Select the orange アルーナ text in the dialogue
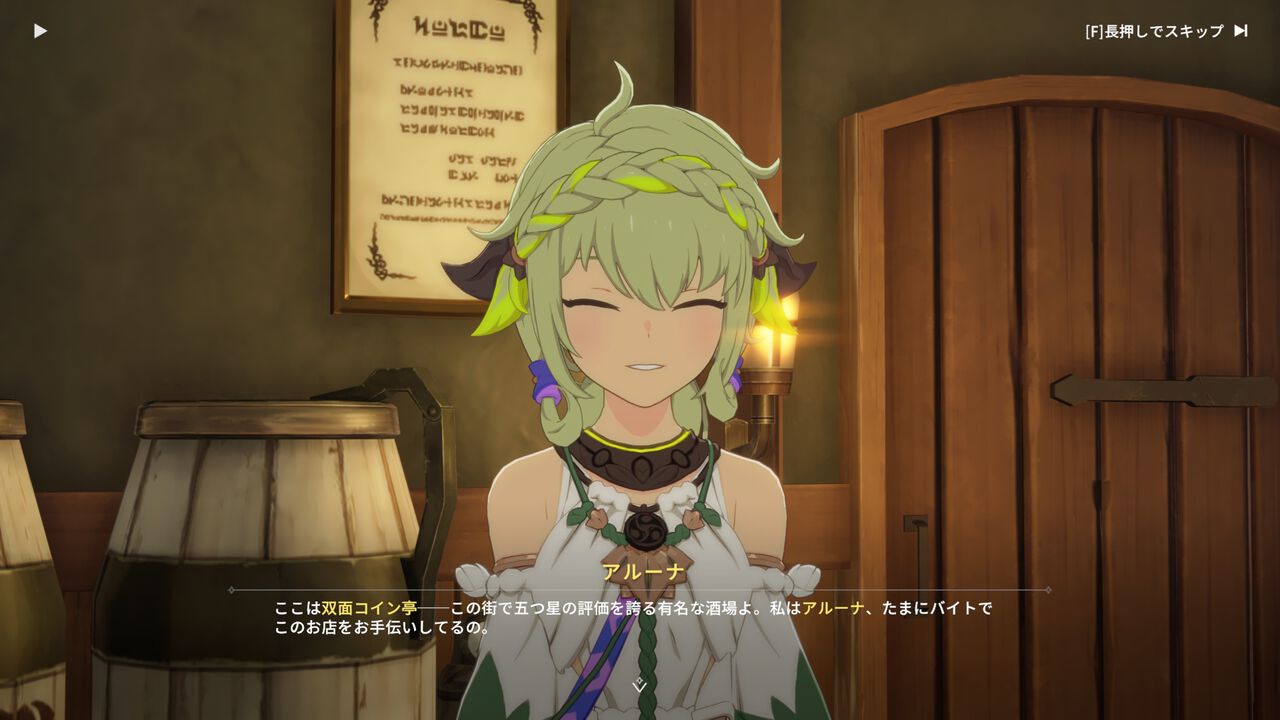1280x720 pixels. click(830, 605)
